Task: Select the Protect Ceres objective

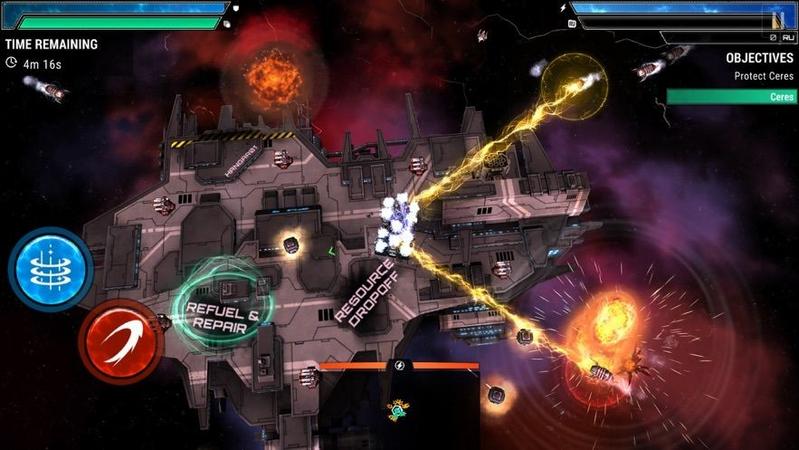Action: (x=765, y=76)
